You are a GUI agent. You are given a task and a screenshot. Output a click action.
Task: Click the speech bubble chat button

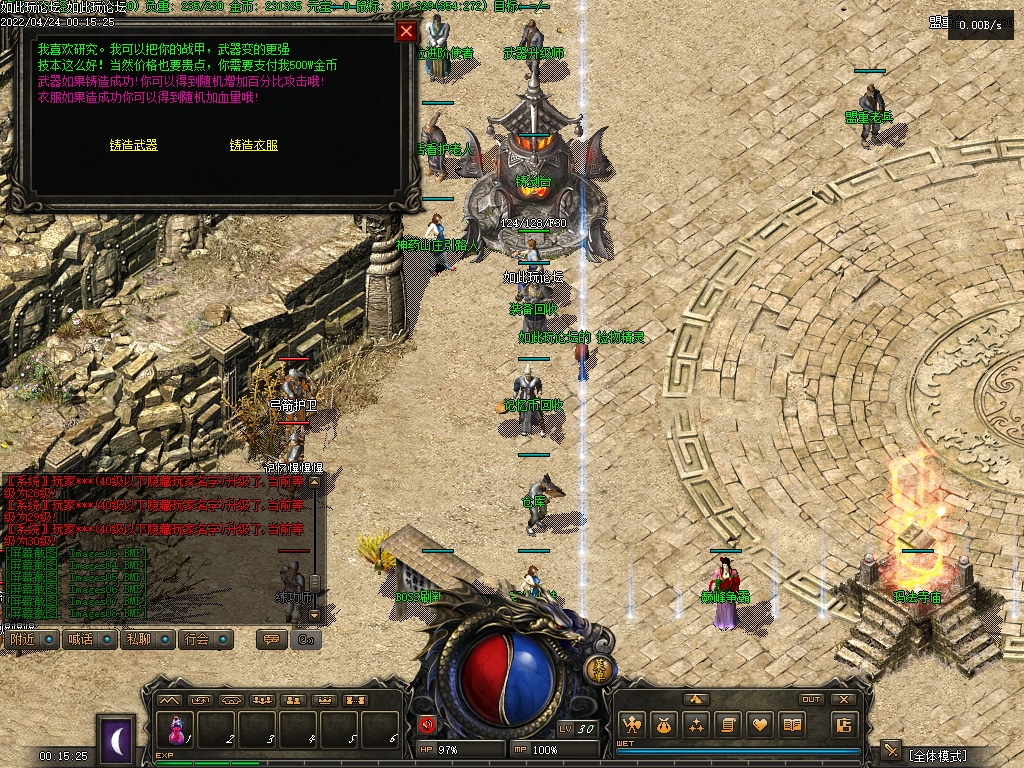click(270, 639)
